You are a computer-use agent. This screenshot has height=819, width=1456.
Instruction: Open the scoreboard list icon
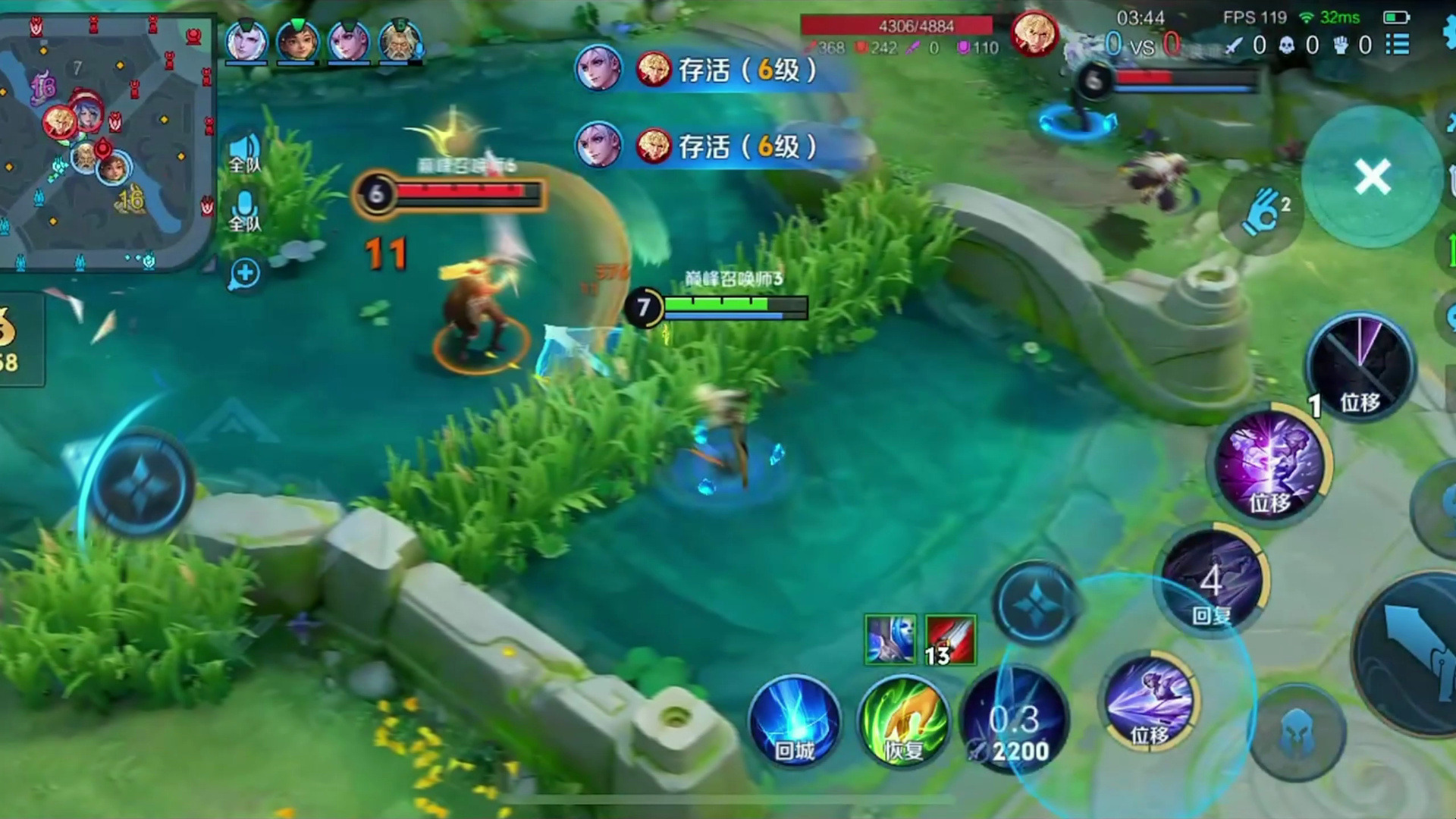[x=1398, y=45]
